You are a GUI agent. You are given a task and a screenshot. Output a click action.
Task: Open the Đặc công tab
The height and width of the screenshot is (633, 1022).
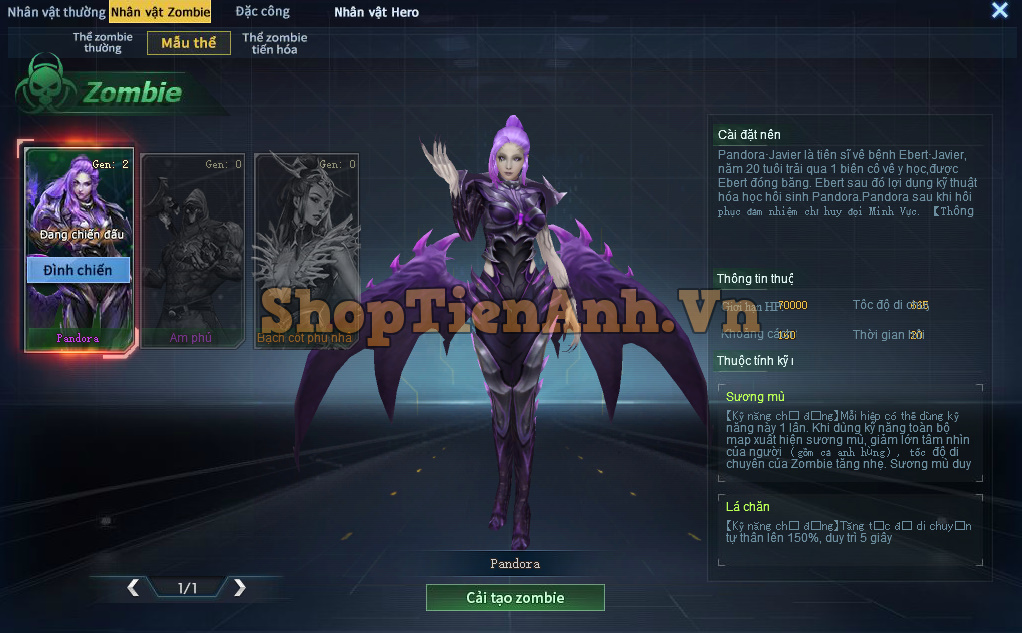pyautogui.click(x=263, y=12)
